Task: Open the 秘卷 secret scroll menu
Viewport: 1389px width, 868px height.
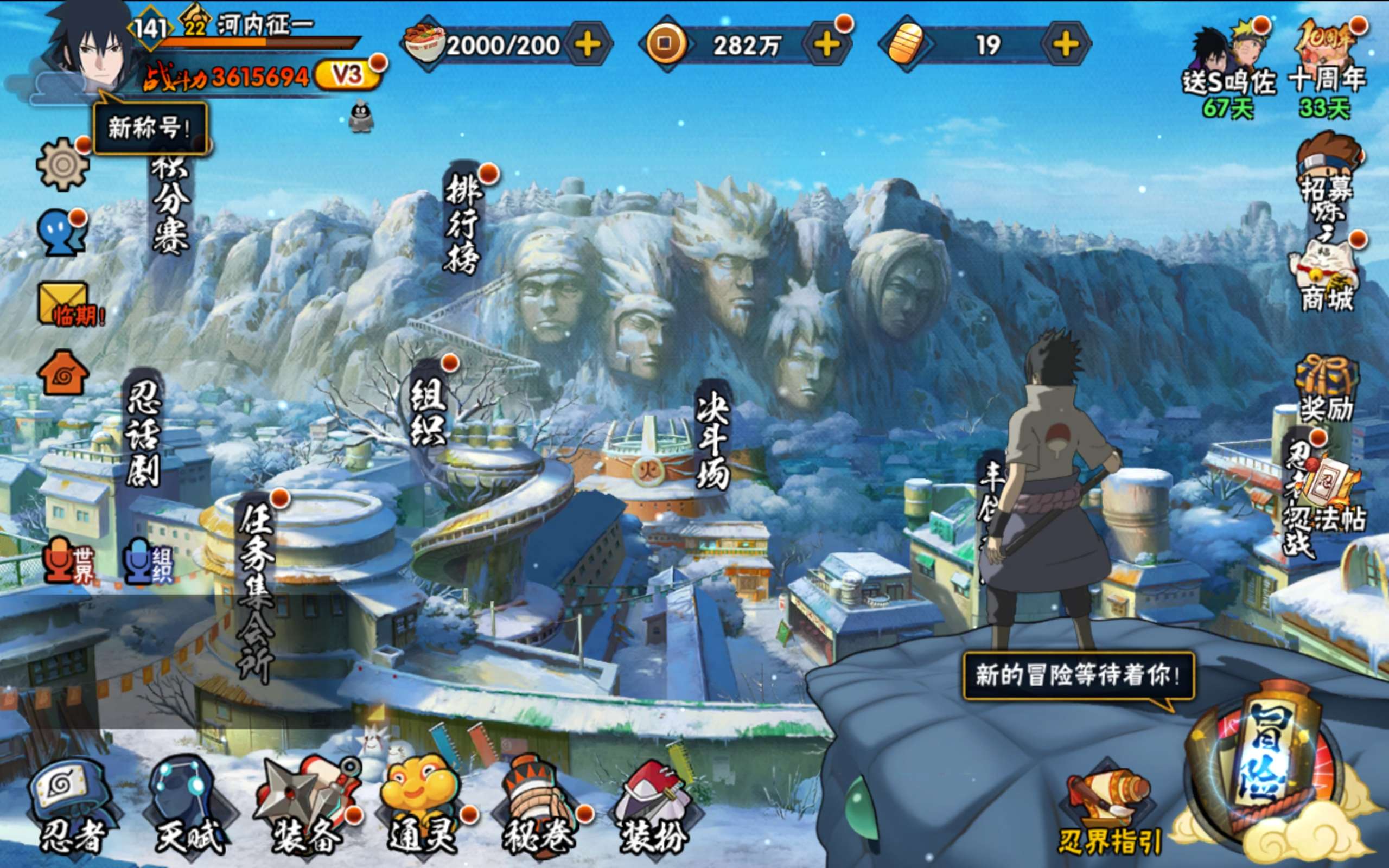Action: (x=539, y=807)
